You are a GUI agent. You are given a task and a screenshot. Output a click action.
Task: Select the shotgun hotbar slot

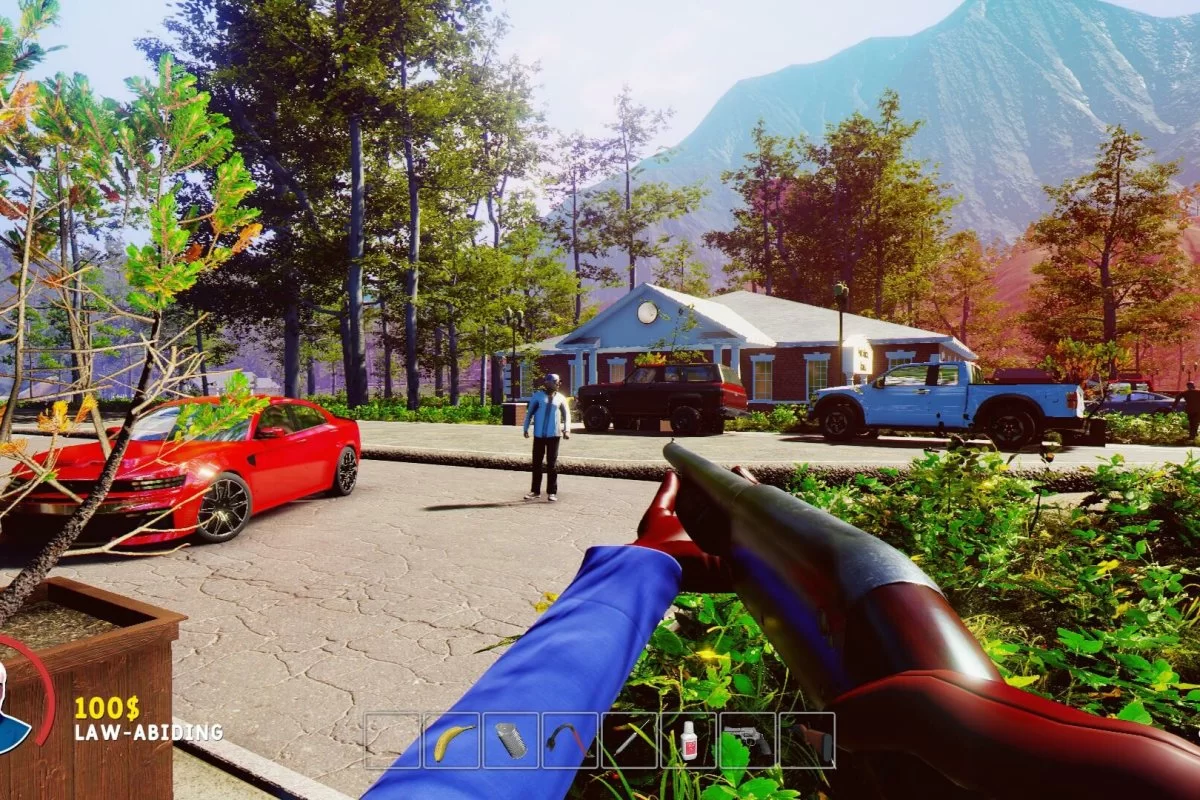807,741
